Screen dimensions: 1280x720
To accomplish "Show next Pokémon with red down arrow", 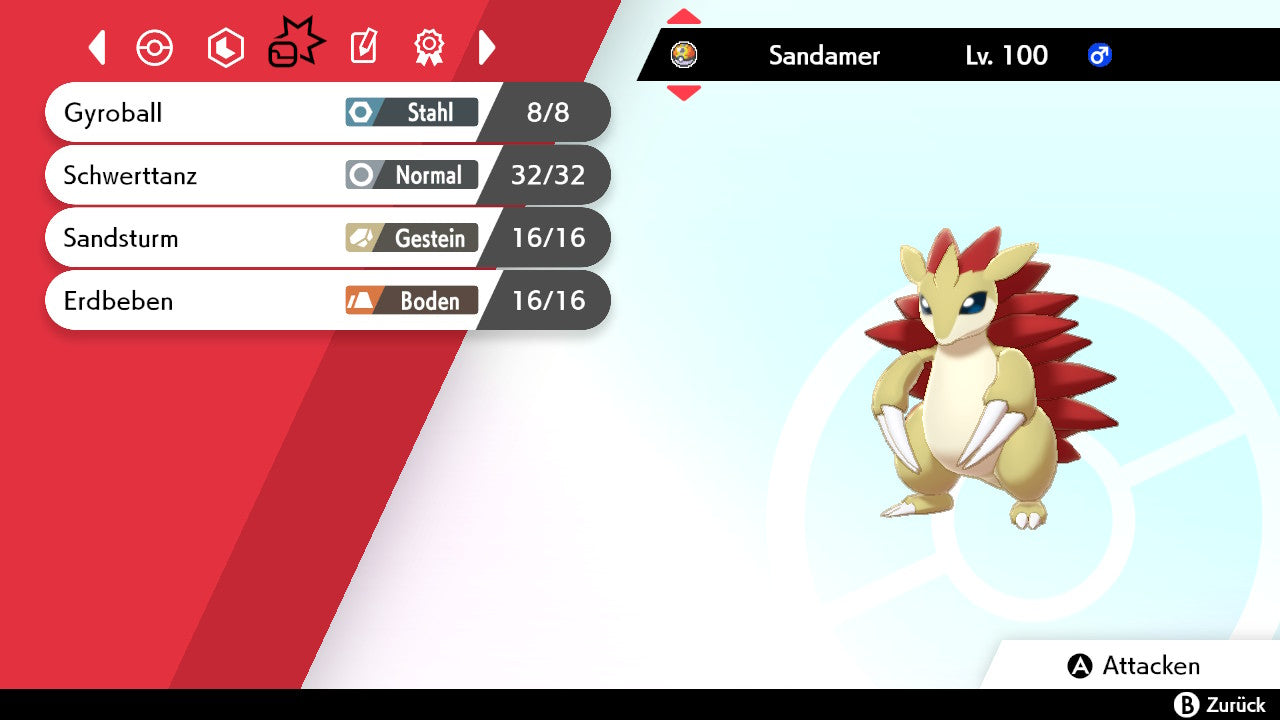I will (684, 93).
